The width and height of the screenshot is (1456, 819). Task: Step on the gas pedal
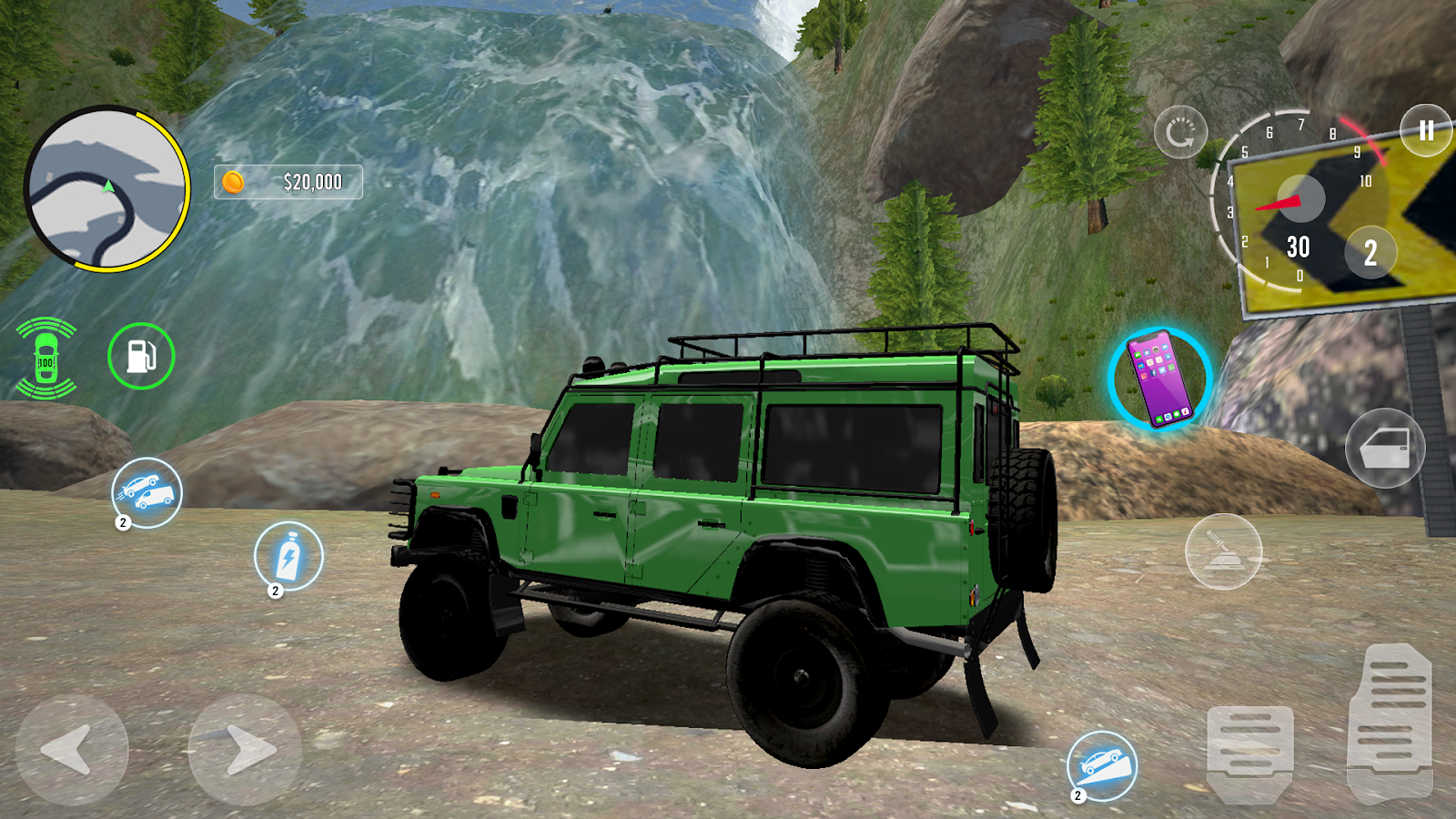pos(1390,722)
